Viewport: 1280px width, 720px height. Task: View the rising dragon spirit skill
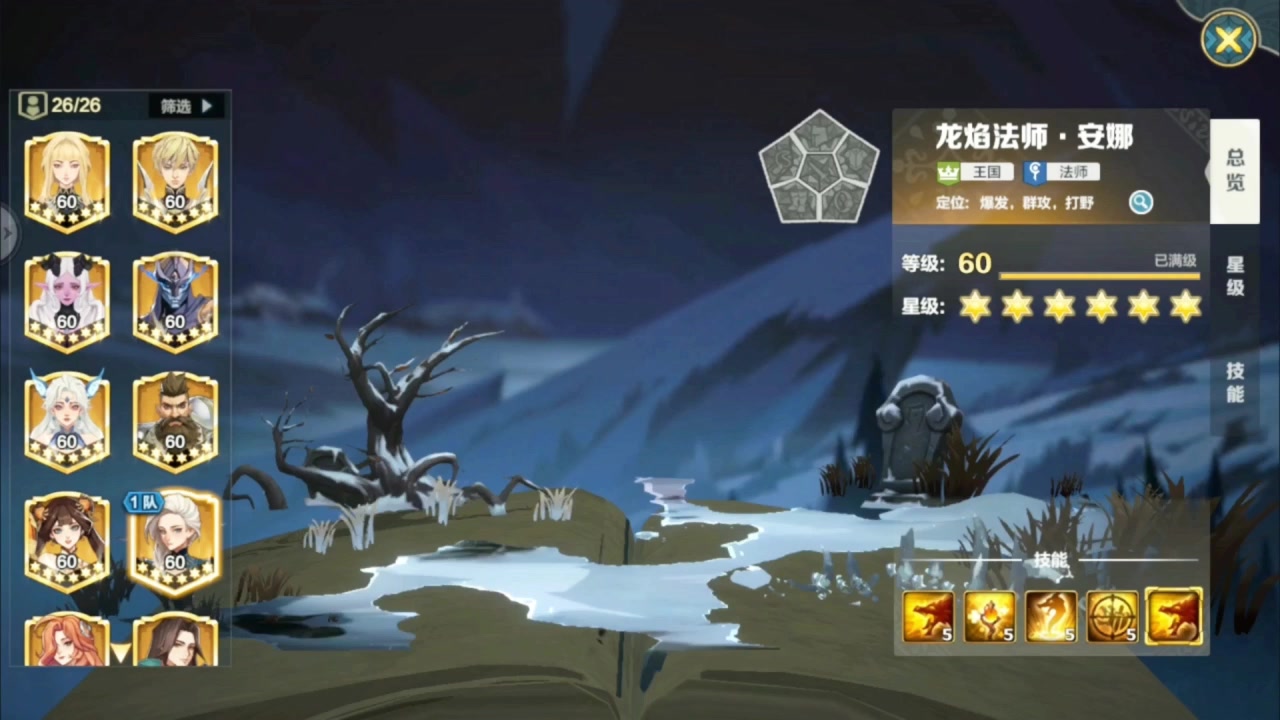click(1051, 617)
